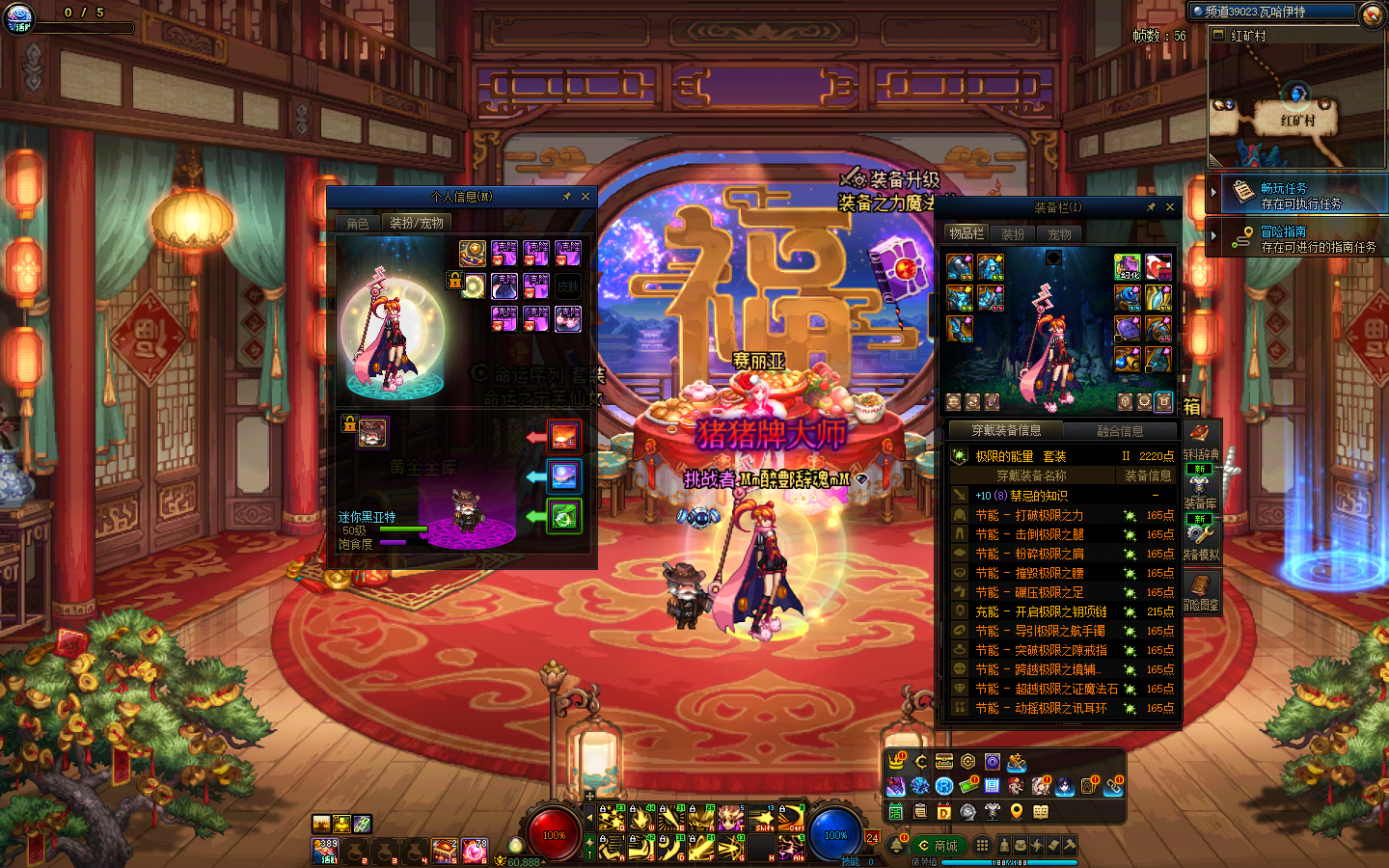Screen dimensions: 1389x868
Task: Click the yellow map pin icon
Action: (1017, 811)
